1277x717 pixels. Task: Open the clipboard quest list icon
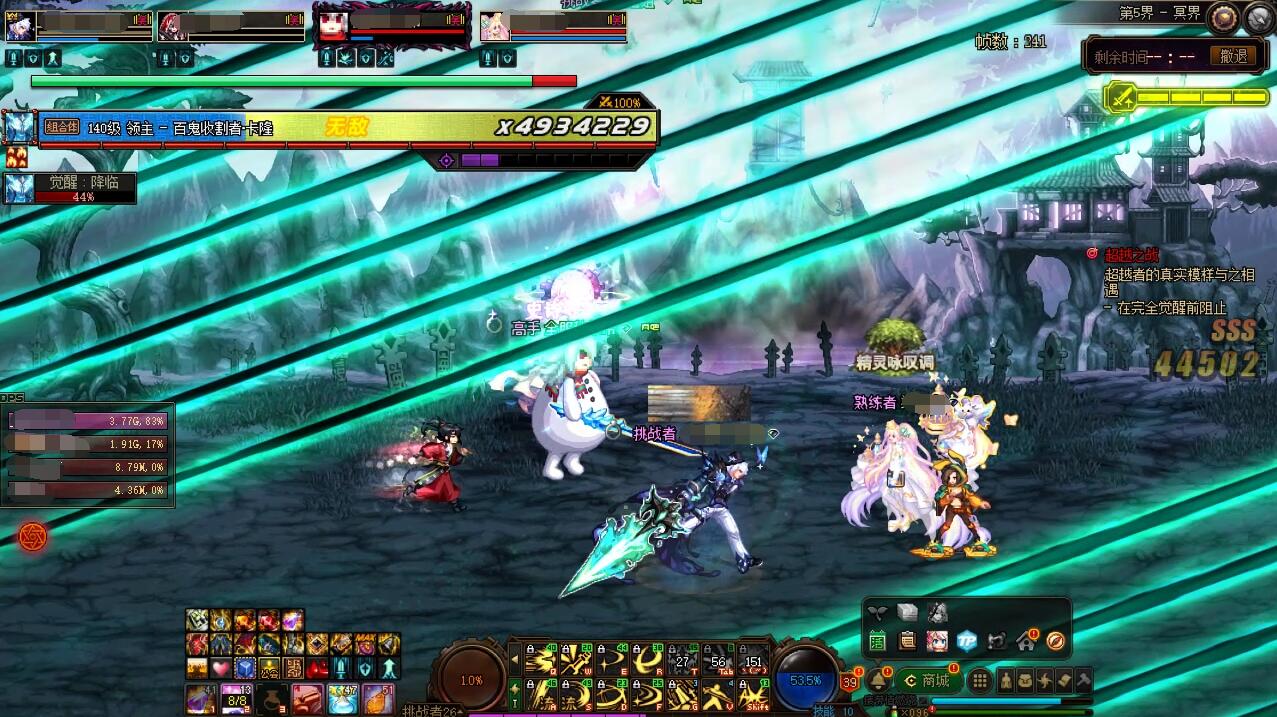tap(907, 641)
